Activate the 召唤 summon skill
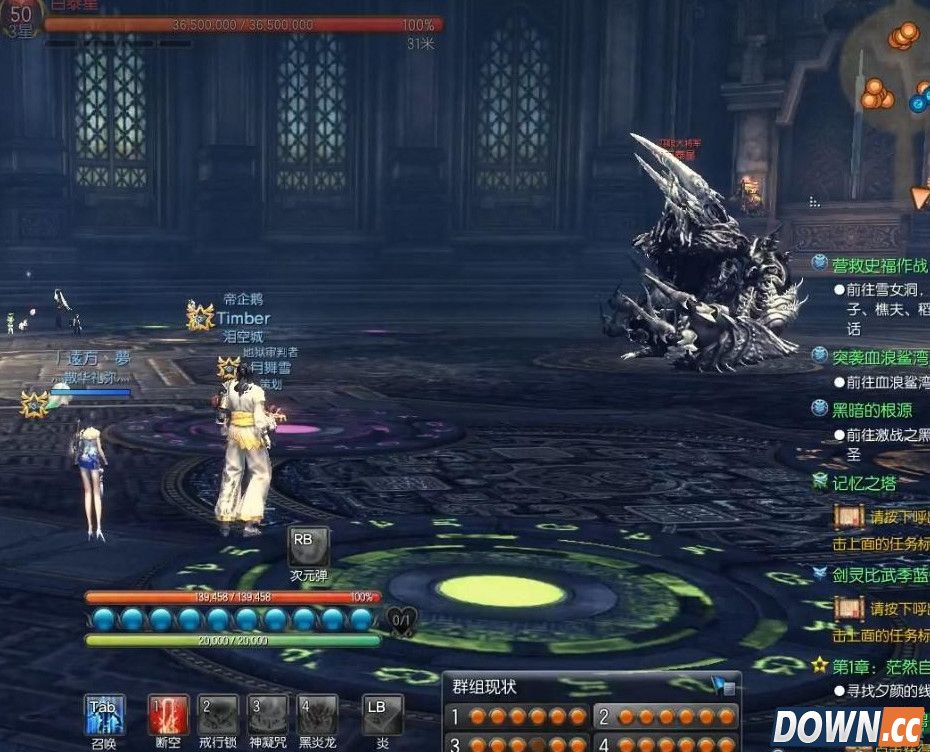930x752 pixels. click(104, 714)
